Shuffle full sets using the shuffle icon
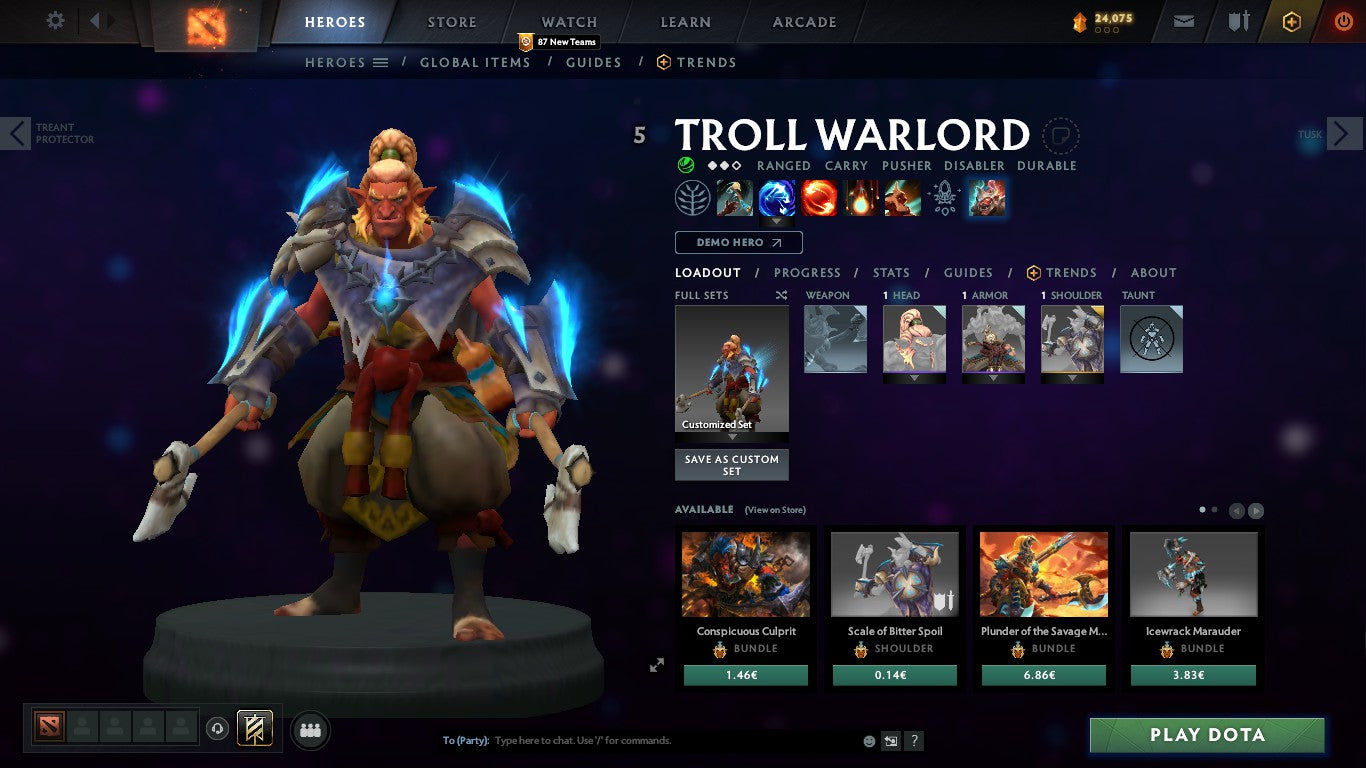Screen dimensions: 1366x768 [779, 295]
